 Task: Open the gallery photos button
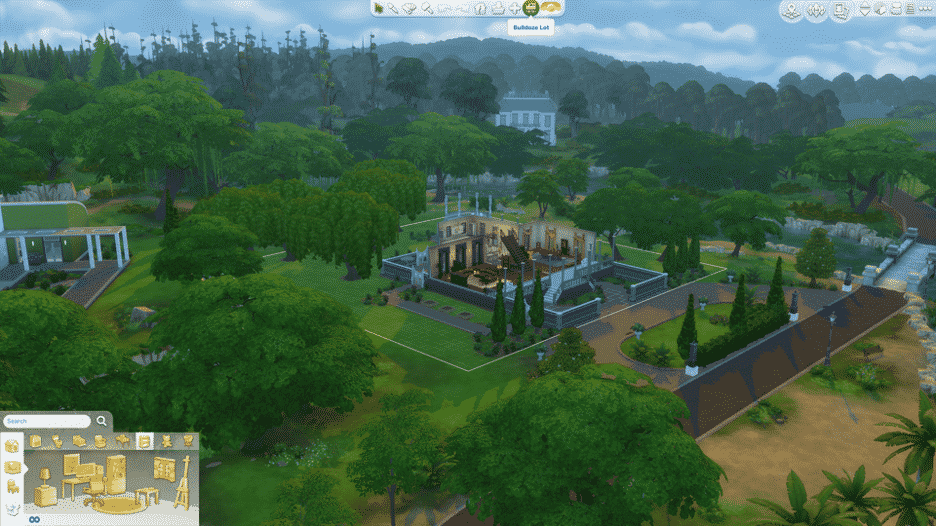coord(842,11)
